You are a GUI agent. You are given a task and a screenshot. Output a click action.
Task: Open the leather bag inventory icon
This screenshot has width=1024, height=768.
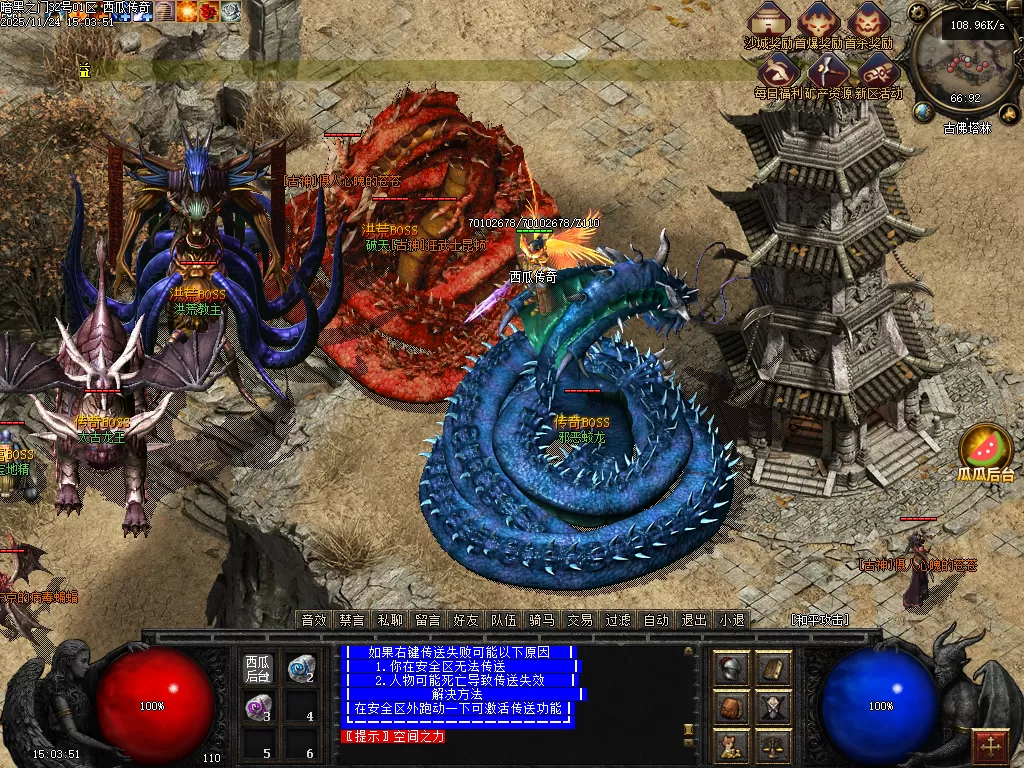(732, 708)
